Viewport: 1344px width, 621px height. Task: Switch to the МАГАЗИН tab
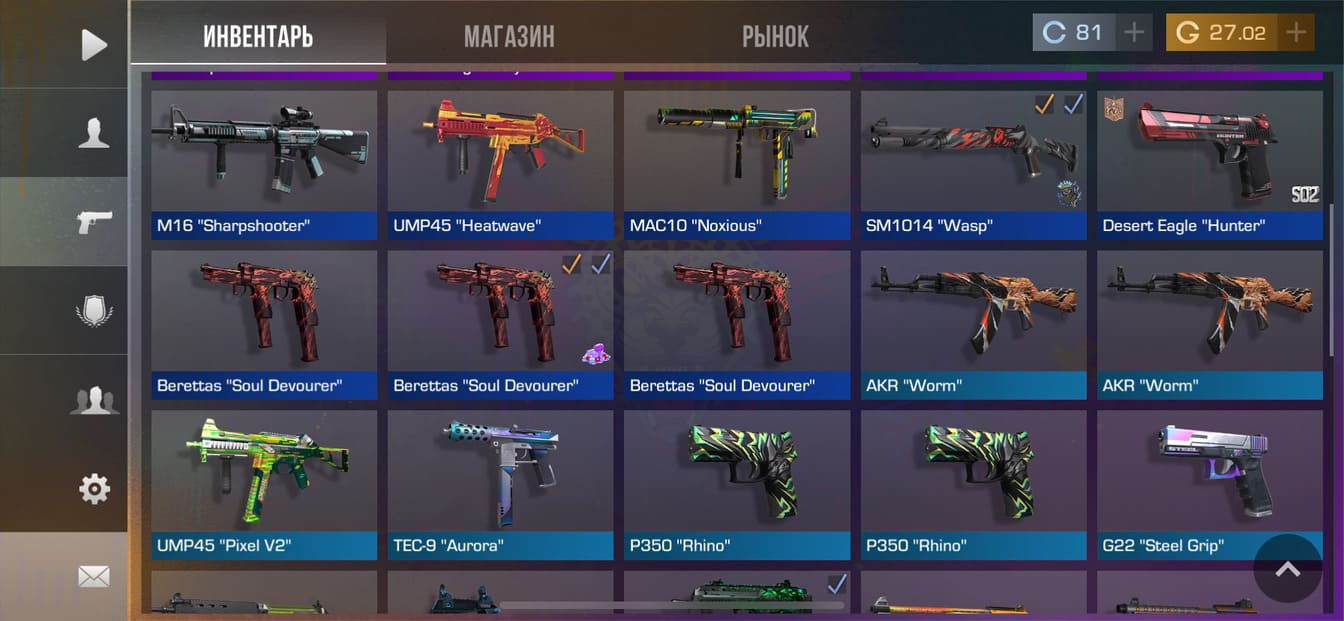(509, 37)
